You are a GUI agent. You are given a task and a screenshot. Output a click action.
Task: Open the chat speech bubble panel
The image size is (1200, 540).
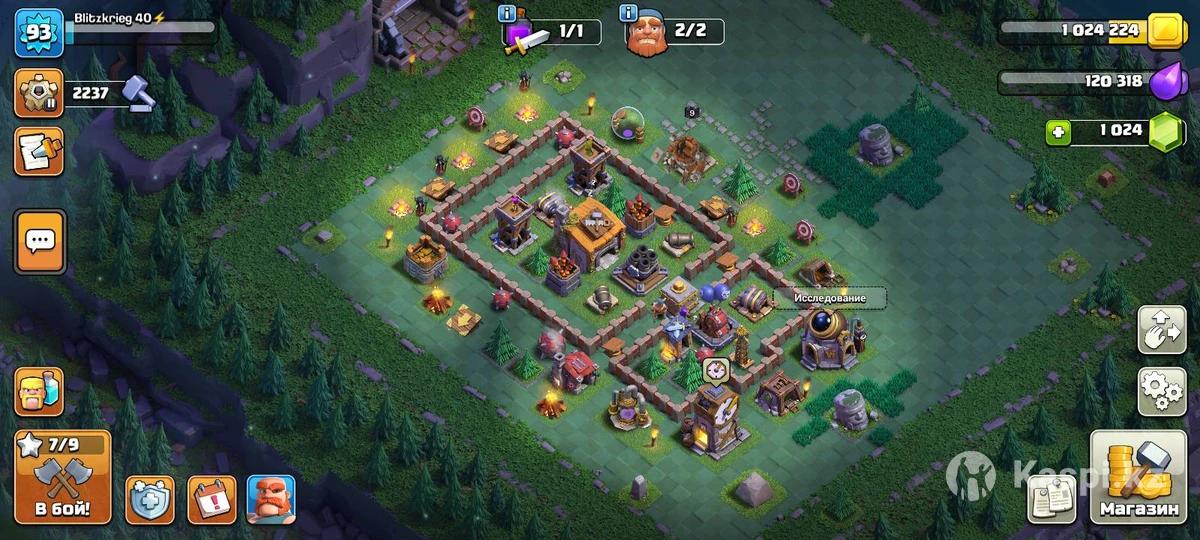(39, 241)
